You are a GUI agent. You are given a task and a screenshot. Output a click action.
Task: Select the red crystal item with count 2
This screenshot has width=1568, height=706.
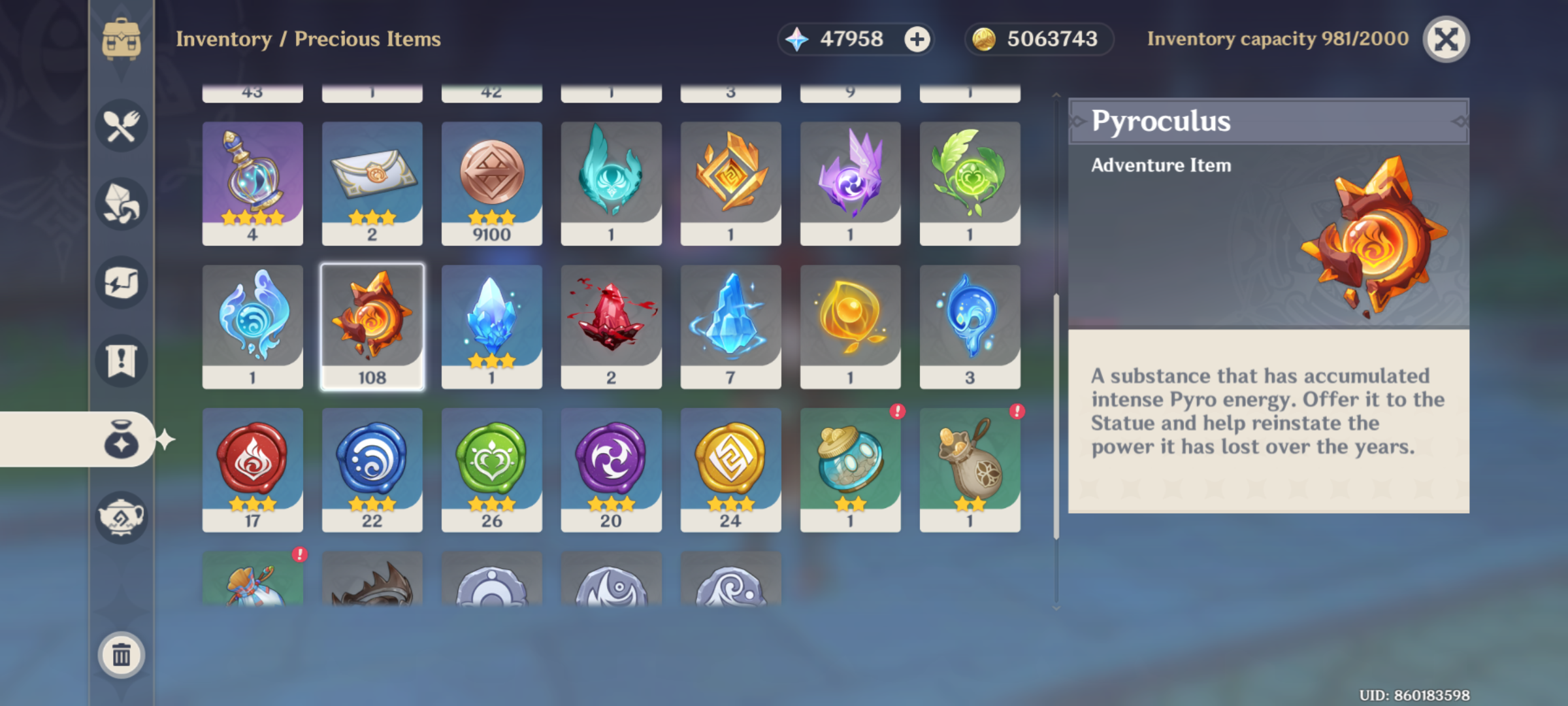click(x=612, y=325)
